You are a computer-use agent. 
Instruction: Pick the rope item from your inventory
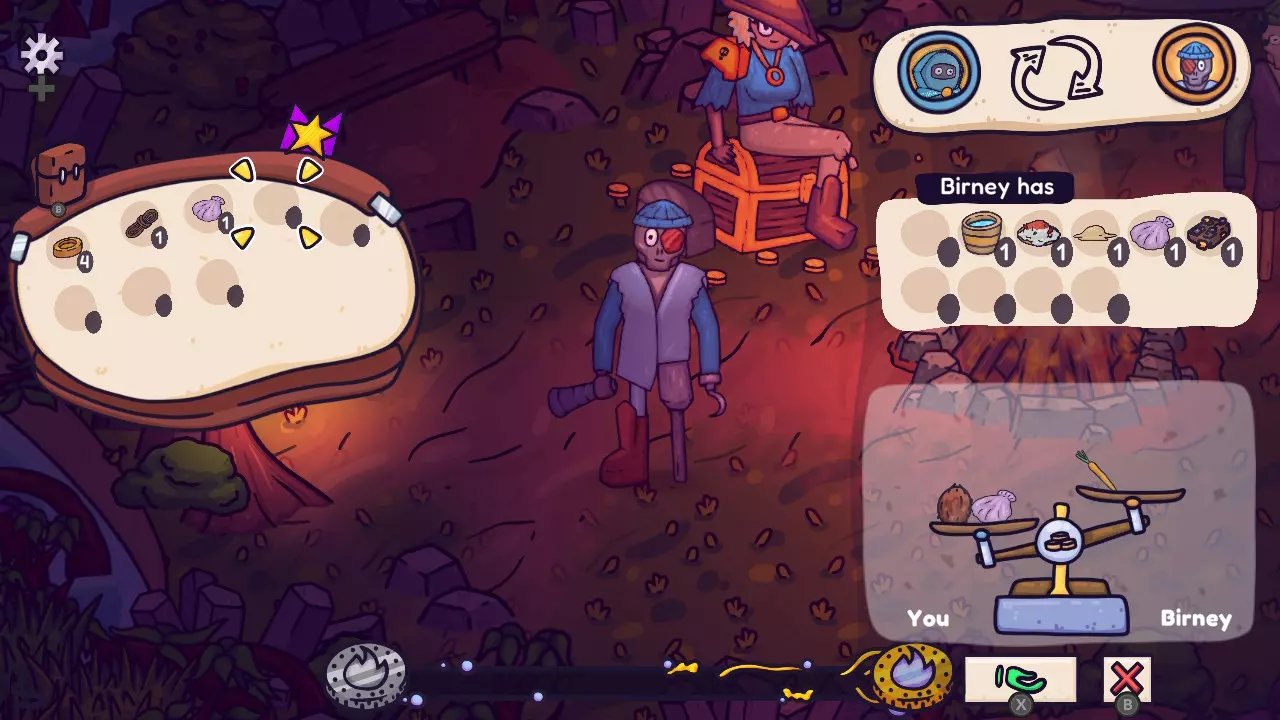(141, 226)
